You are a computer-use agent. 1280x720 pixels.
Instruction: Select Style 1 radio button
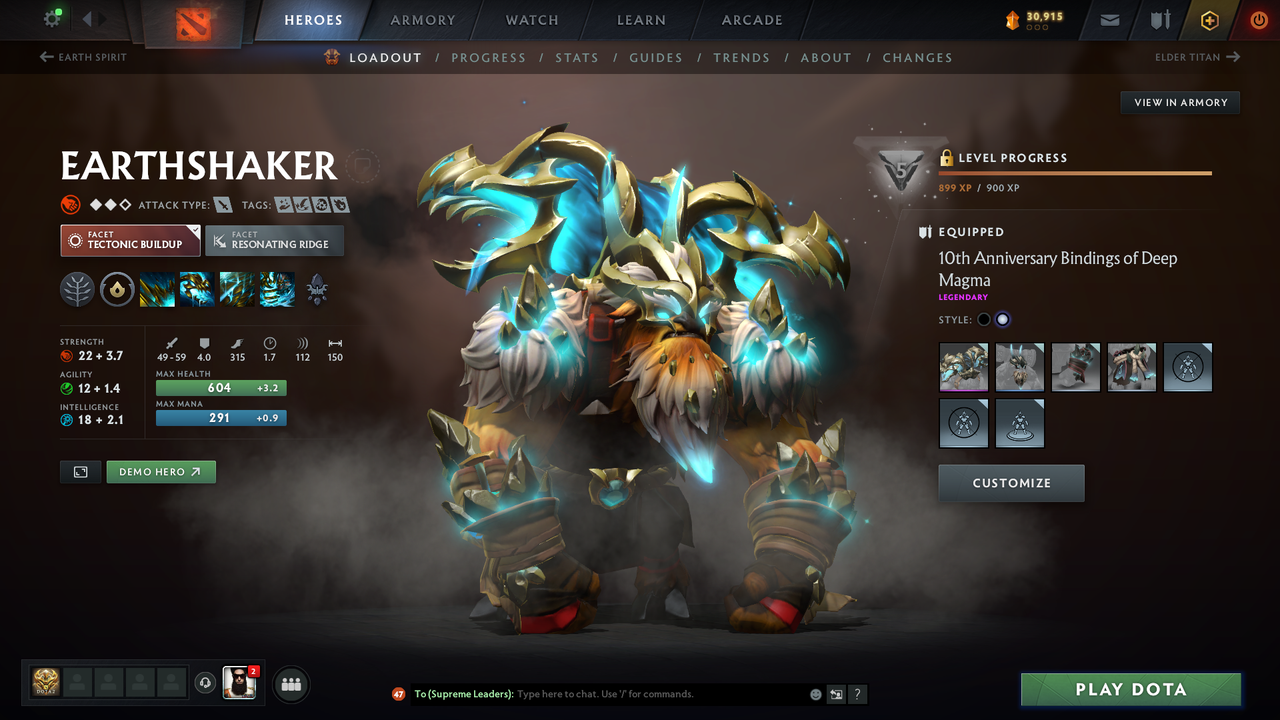983,318
